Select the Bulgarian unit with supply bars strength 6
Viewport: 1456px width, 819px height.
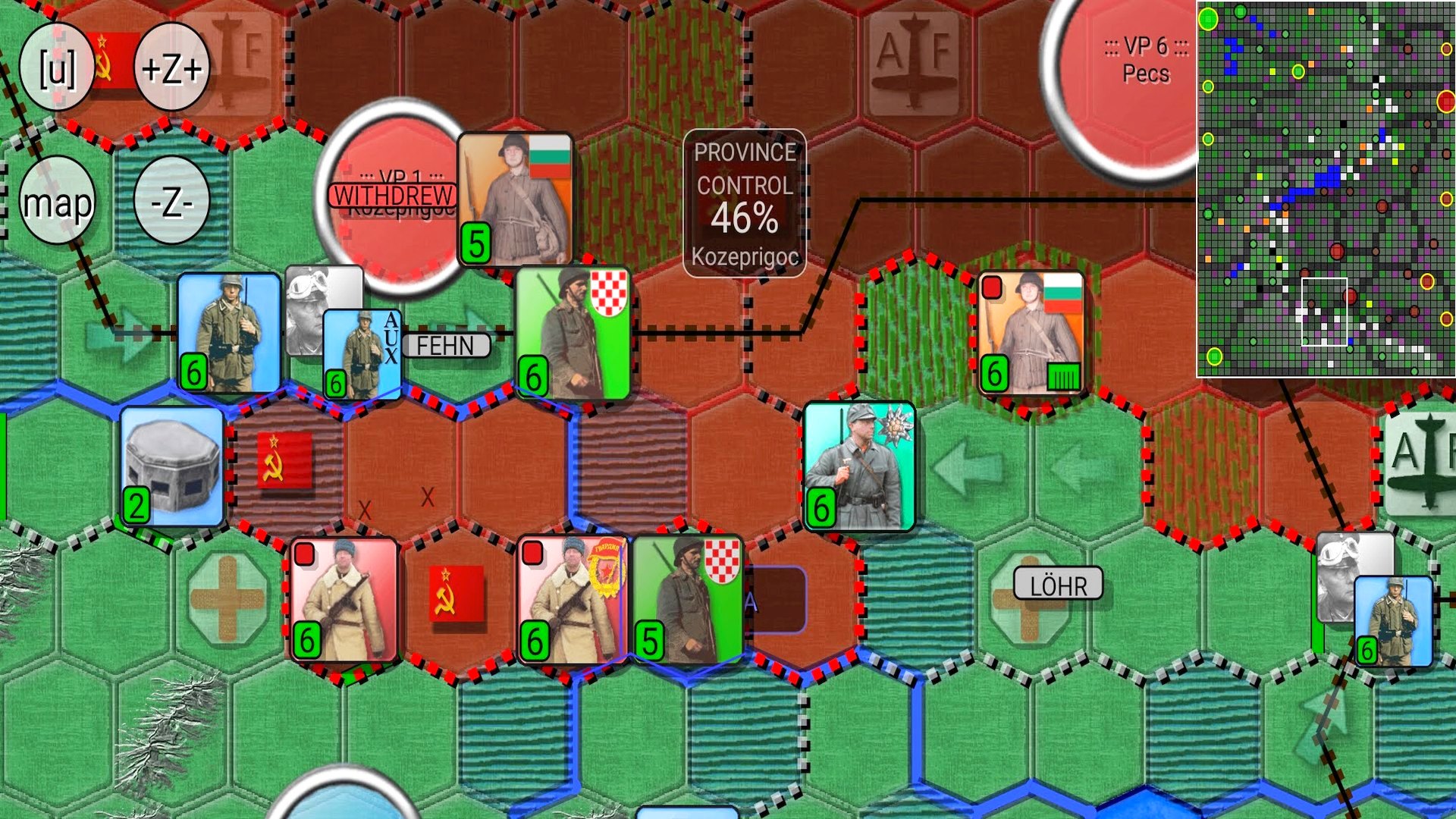[x=1031, y=331]
